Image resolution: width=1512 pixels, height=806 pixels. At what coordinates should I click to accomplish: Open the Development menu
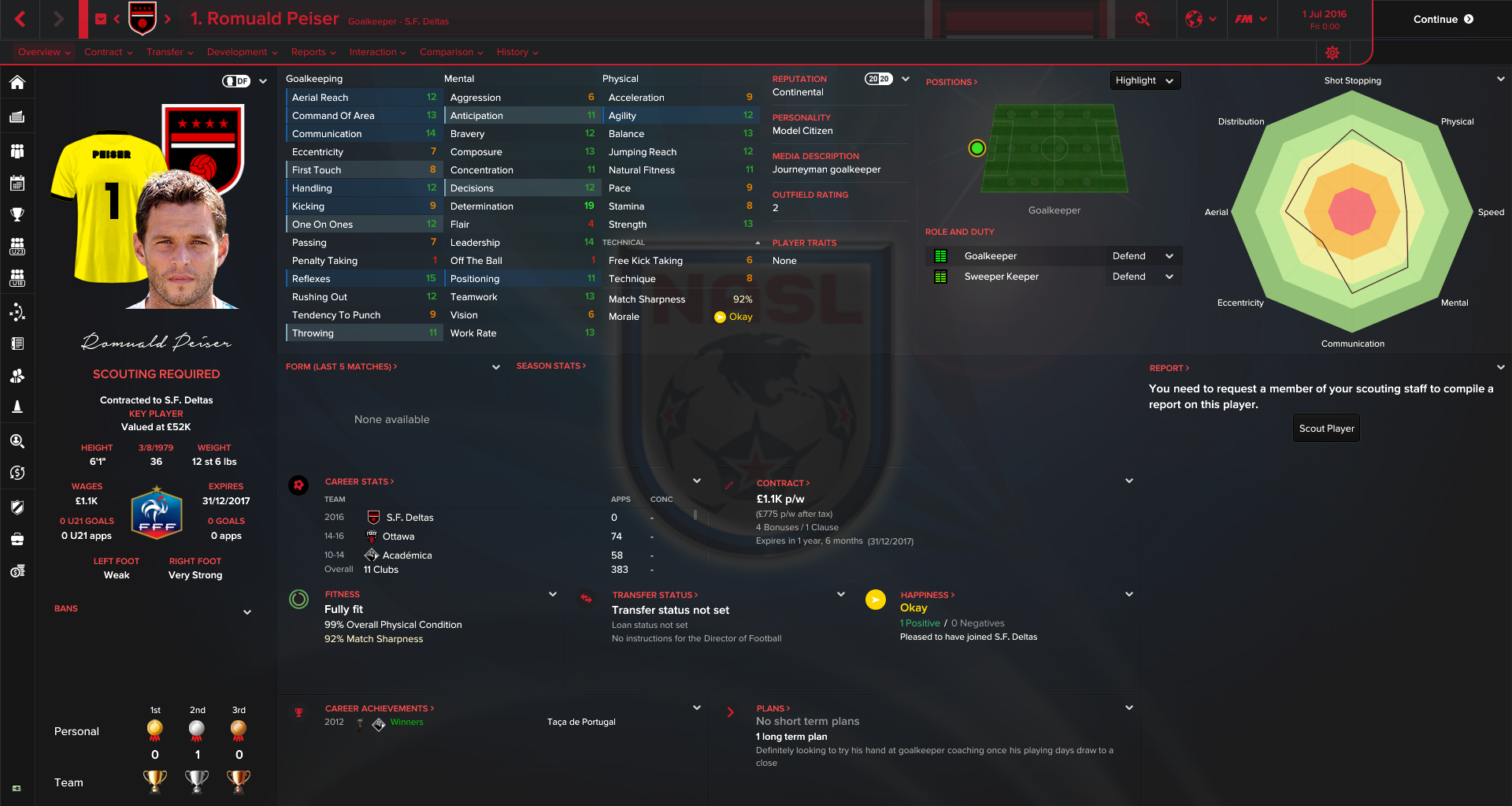(x=237, y=52)
